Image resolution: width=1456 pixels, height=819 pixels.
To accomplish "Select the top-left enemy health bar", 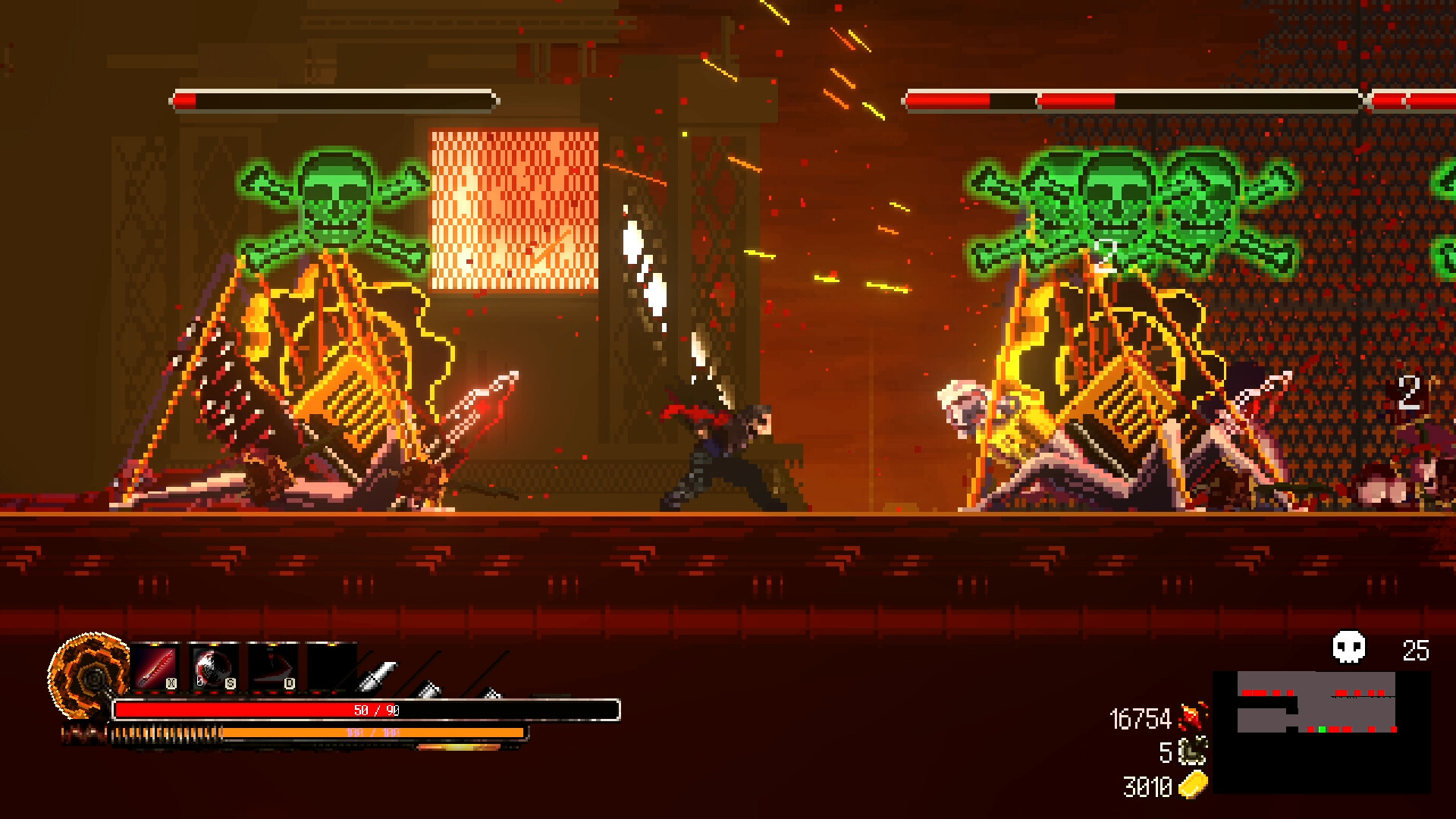I will (337, 99).
